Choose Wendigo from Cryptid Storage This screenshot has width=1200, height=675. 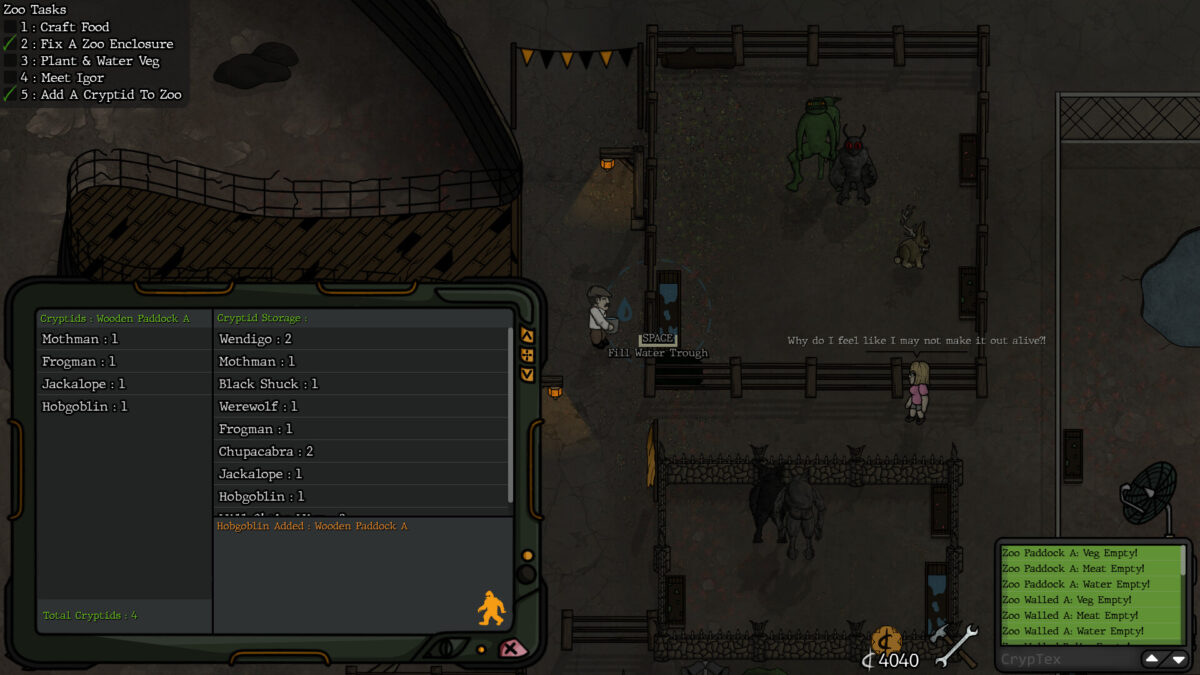coord(255,340)
